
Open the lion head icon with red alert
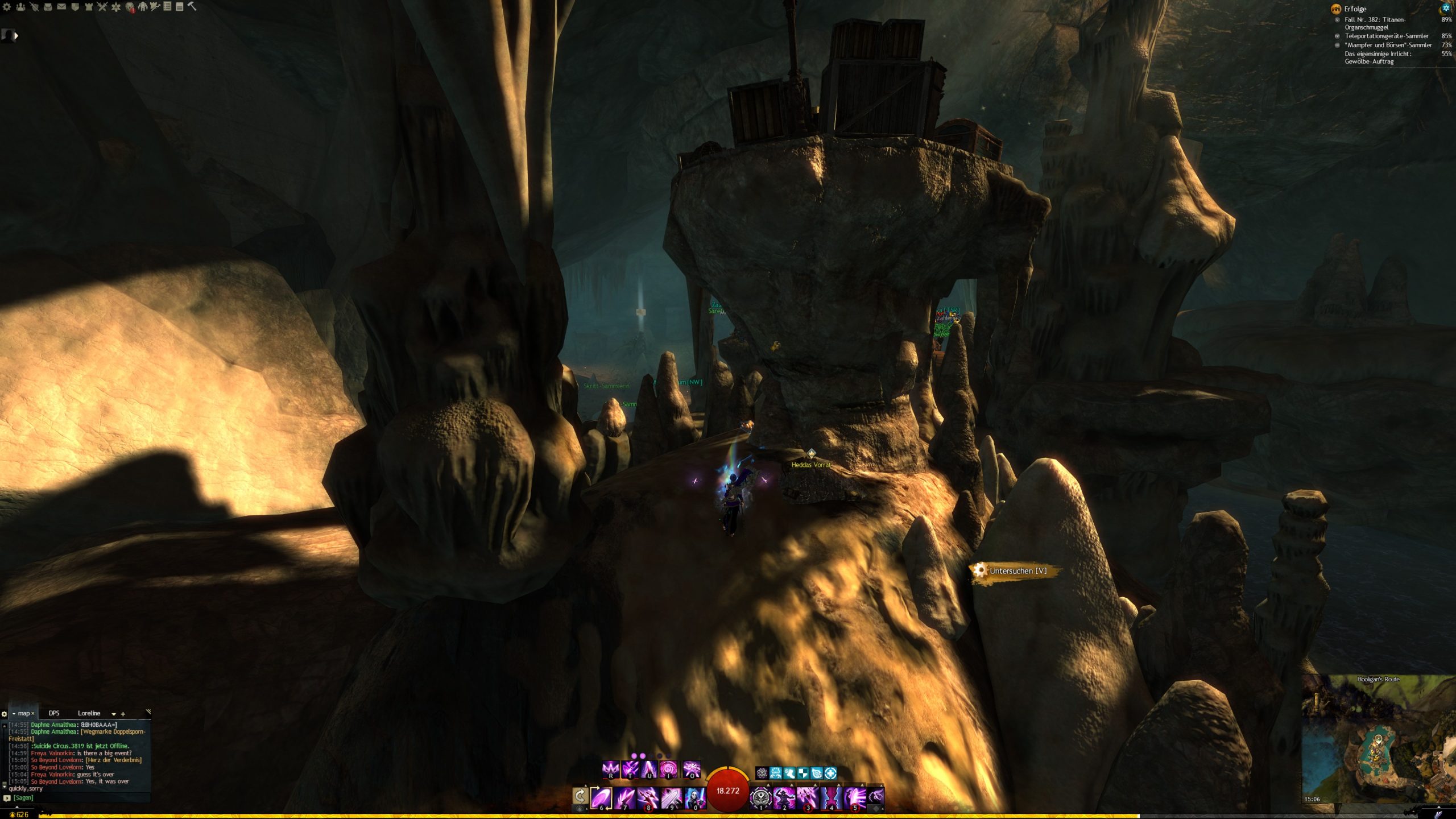point(130,7)
